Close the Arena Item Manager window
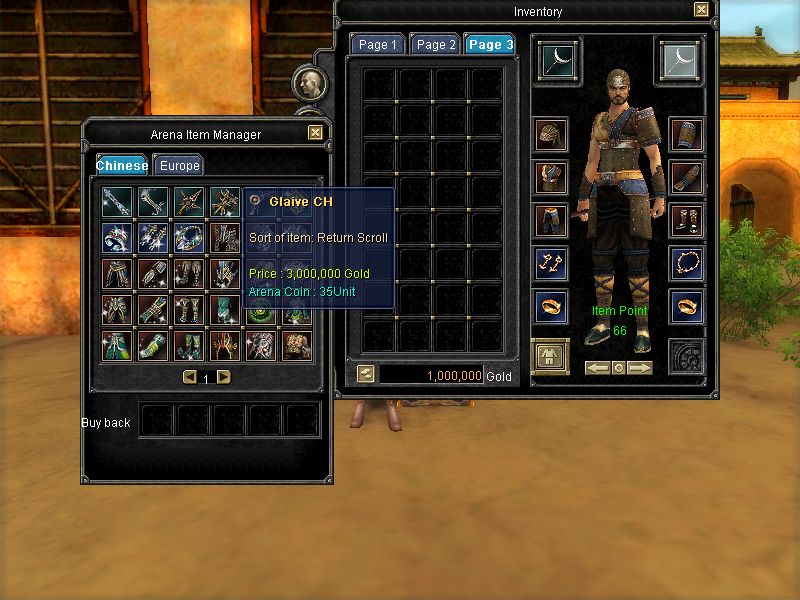800x600 pixels. coord(315,132)
